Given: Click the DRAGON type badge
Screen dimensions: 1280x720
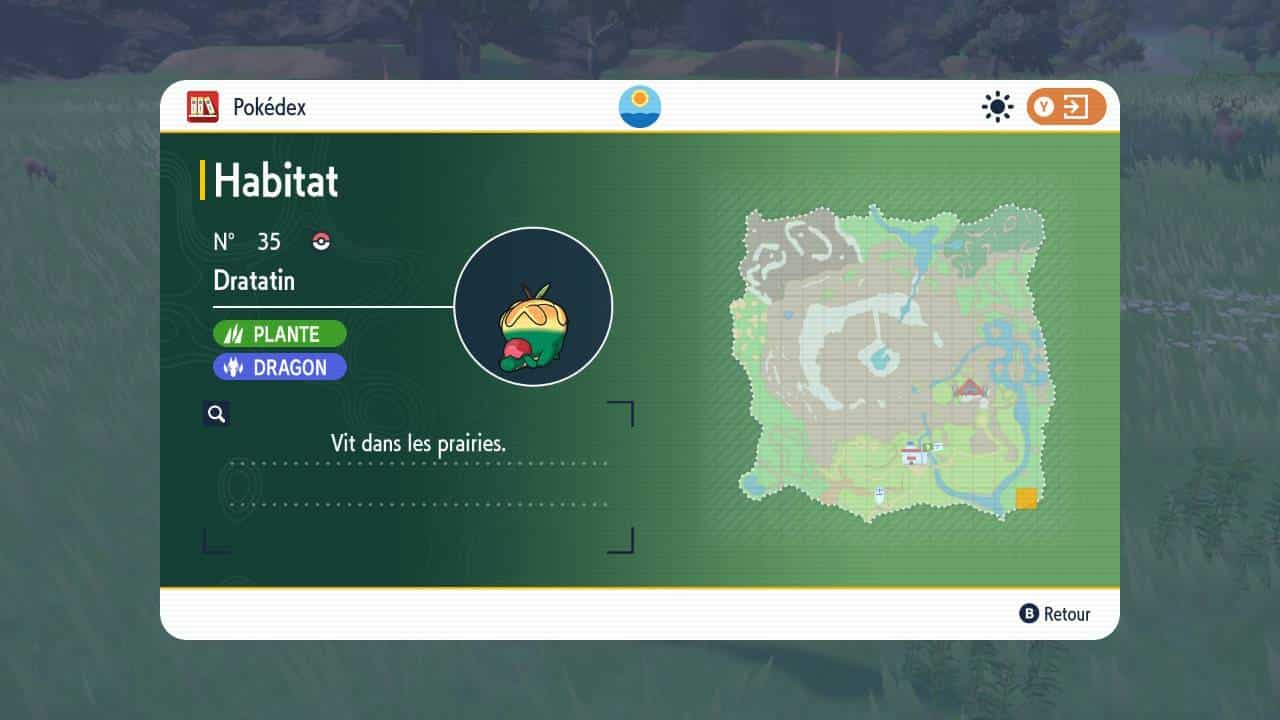Looking at the screenshot, I should click(x=280, y=367).
